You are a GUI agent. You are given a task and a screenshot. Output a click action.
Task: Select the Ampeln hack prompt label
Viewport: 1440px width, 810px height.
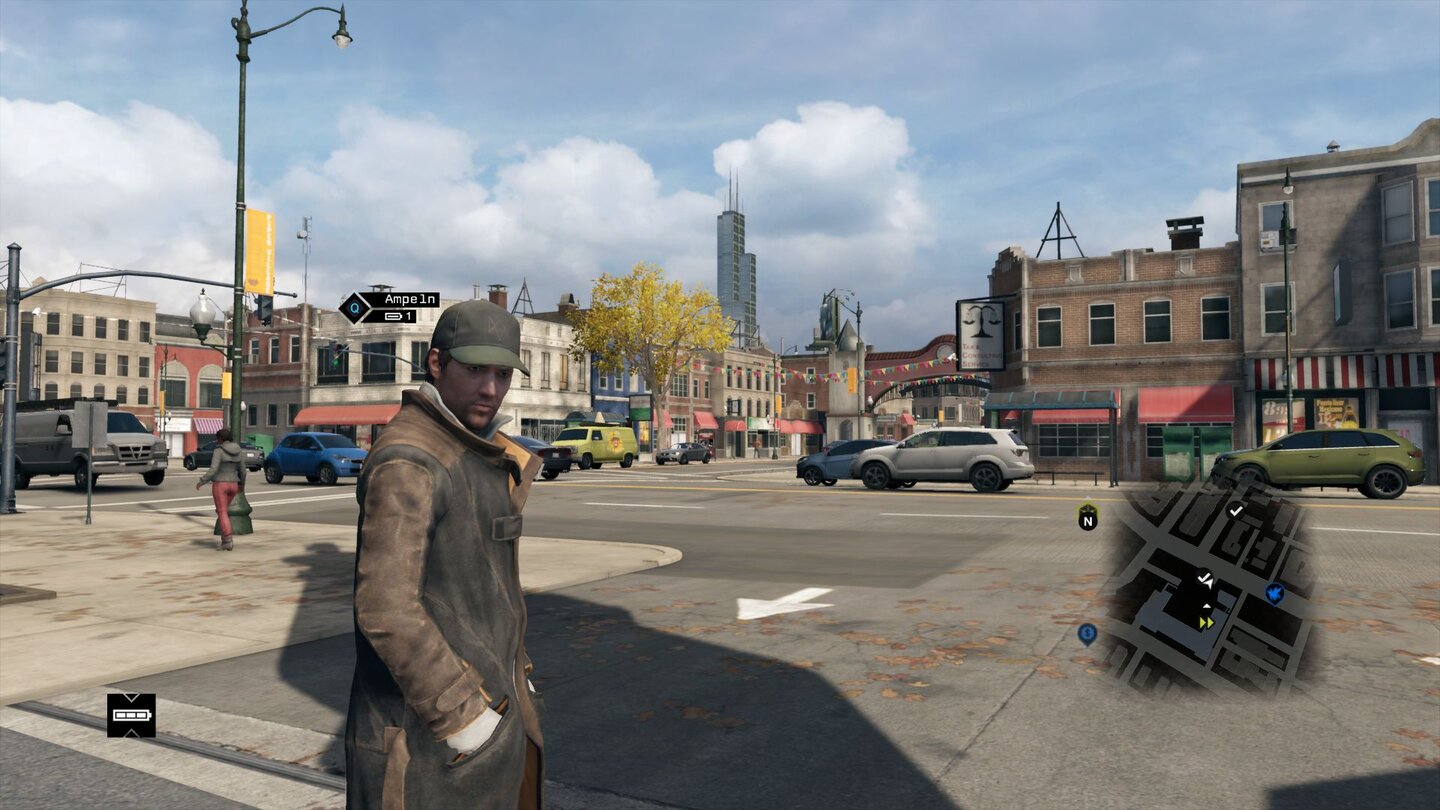tap(399, 300)
